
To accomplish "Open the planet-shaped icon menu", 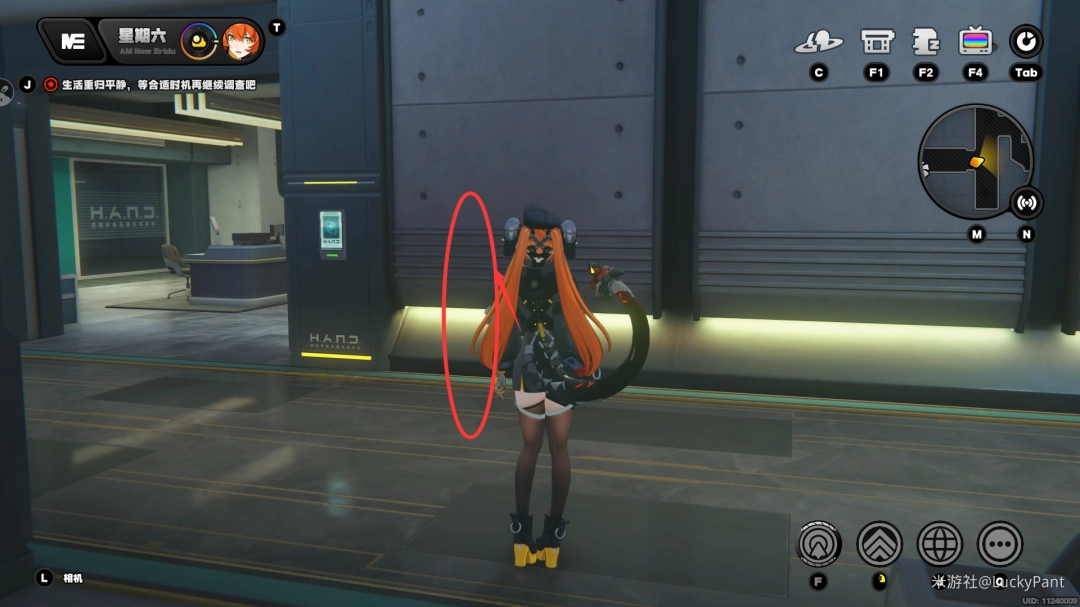I will click(x=819, y=42).
